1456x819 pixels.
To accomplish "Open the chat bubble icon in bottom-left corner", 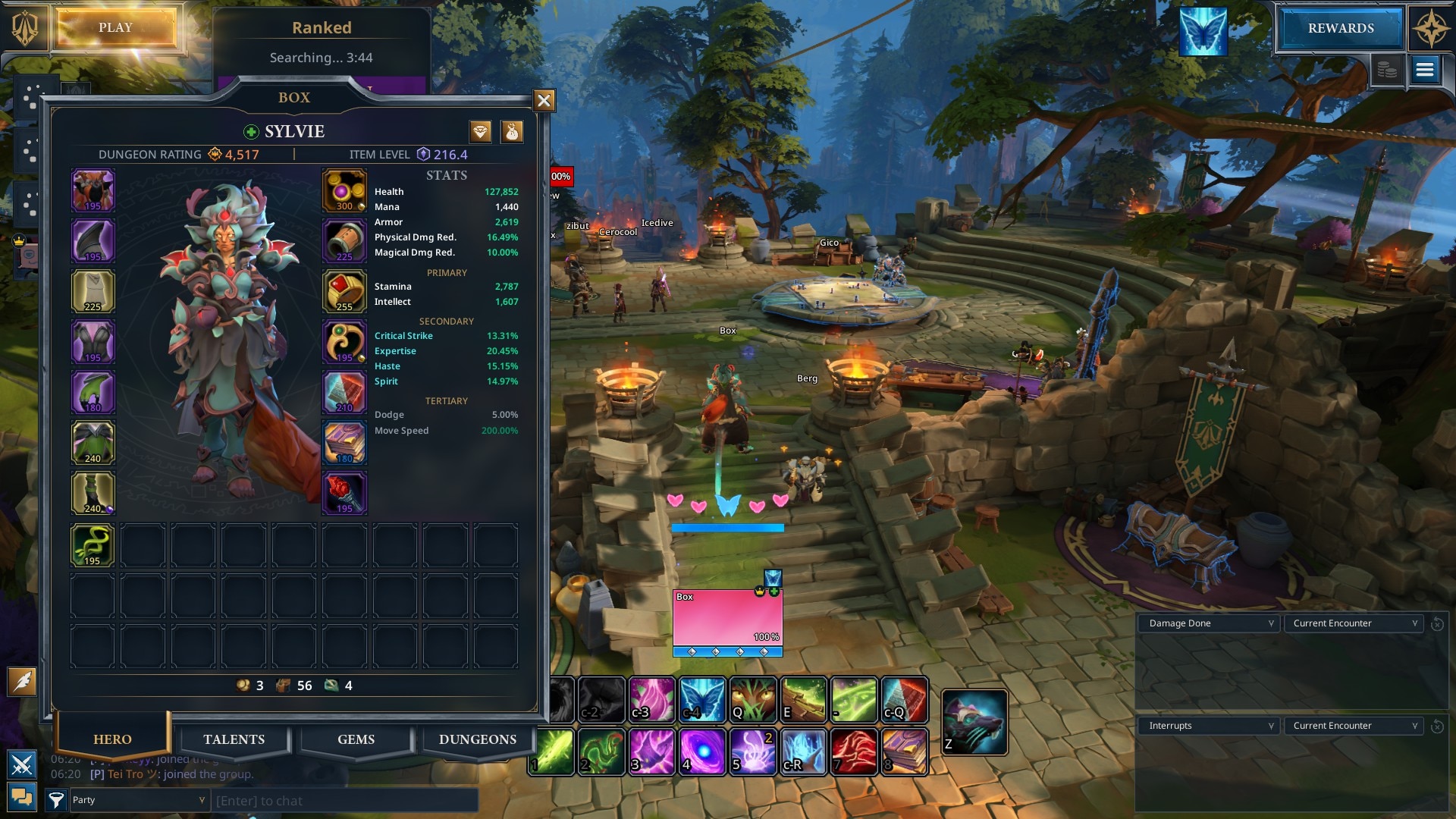I will (22, 797).
